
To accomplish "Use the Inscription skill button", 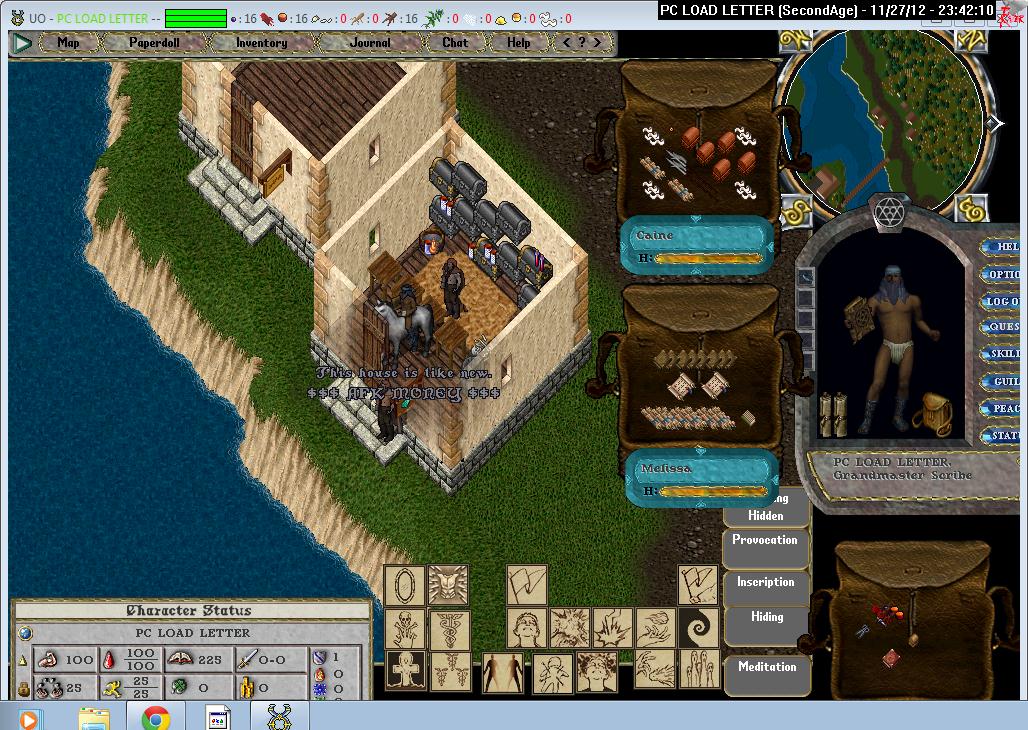I will (x=766, y=583).
